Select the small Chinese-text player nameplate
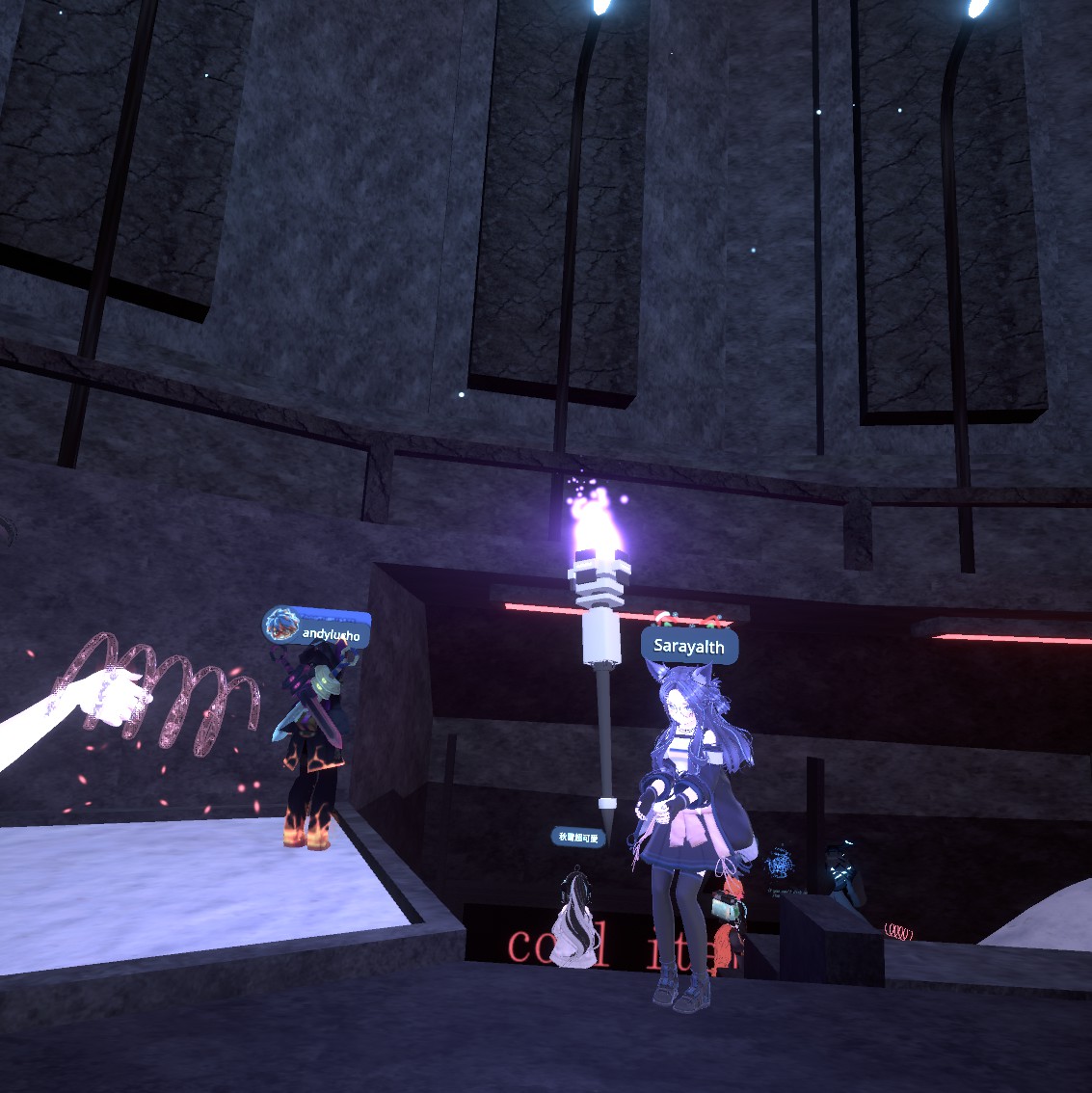Image resolution: width=1092 pixels, height=1093 pixels. click(x=579, y=838)
